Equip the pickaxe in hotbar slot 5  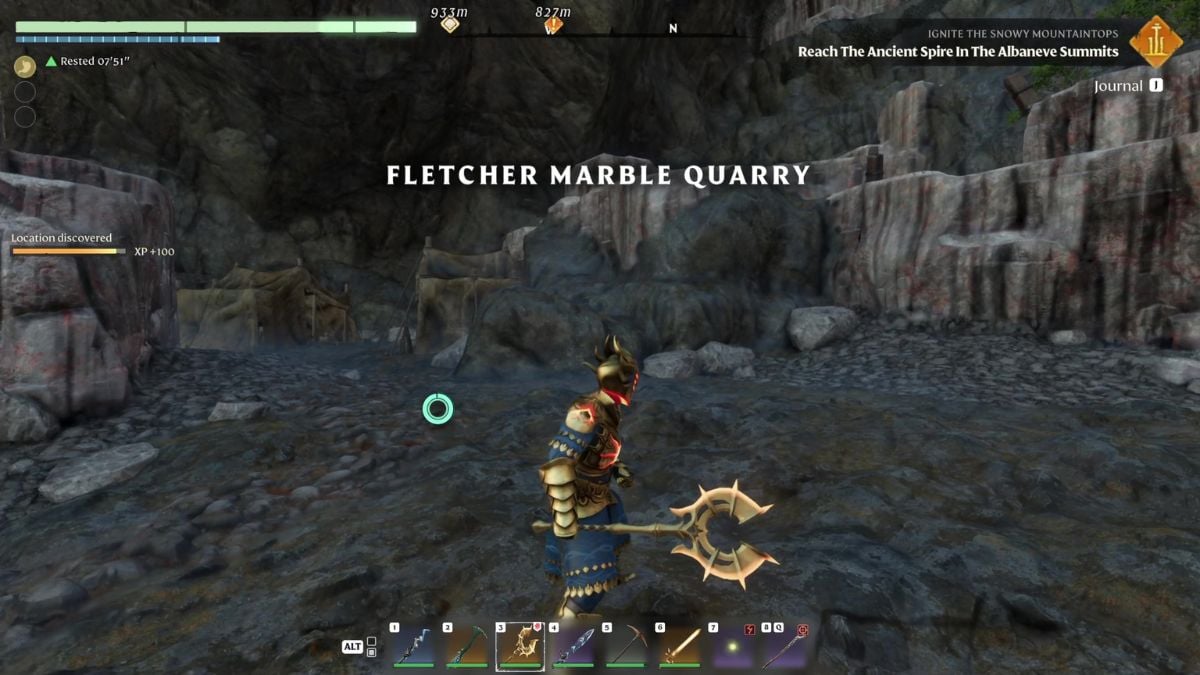626,646
